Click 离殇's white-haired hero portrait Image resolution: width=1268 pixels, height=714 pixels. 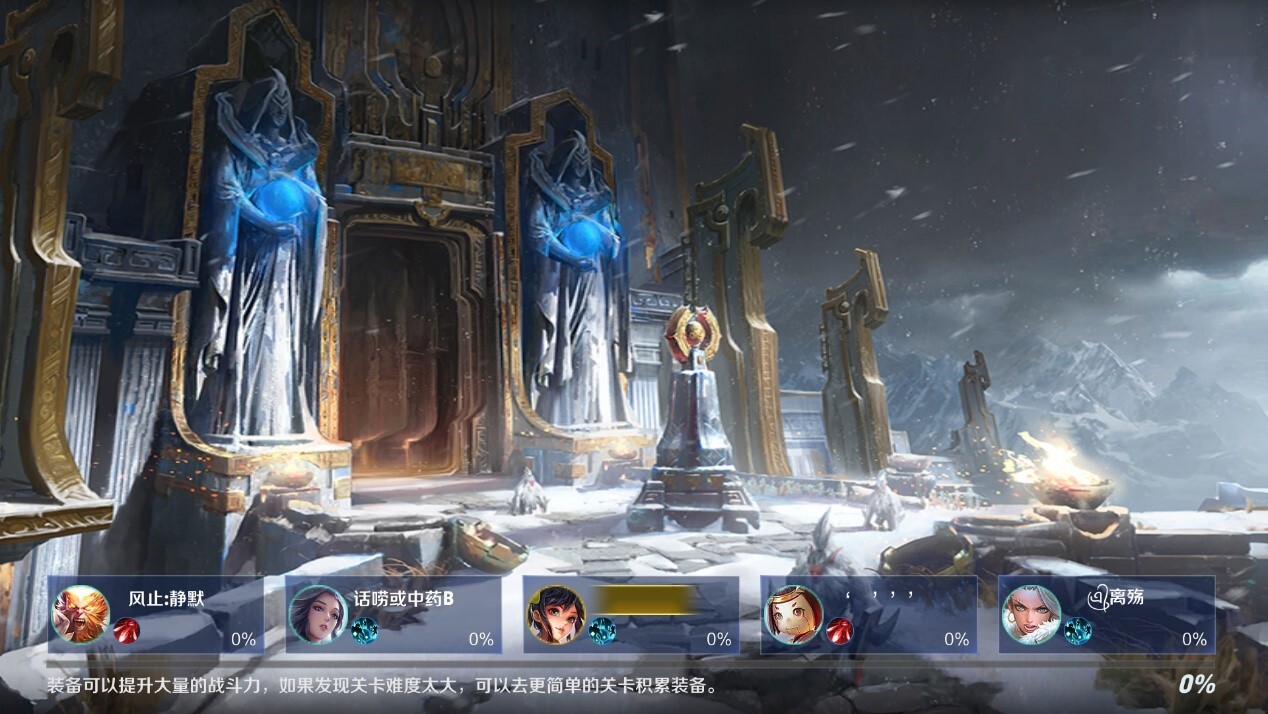point(1031,614)
